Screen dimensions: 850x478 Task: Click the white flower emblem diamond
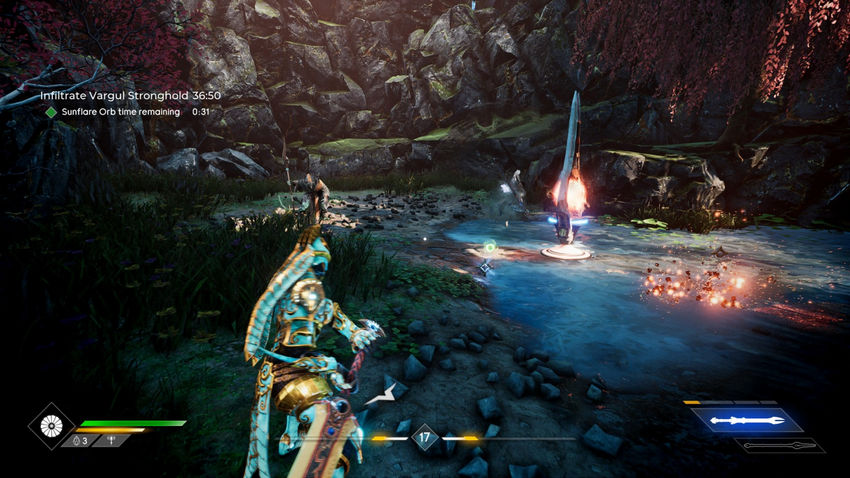point(49,425)
